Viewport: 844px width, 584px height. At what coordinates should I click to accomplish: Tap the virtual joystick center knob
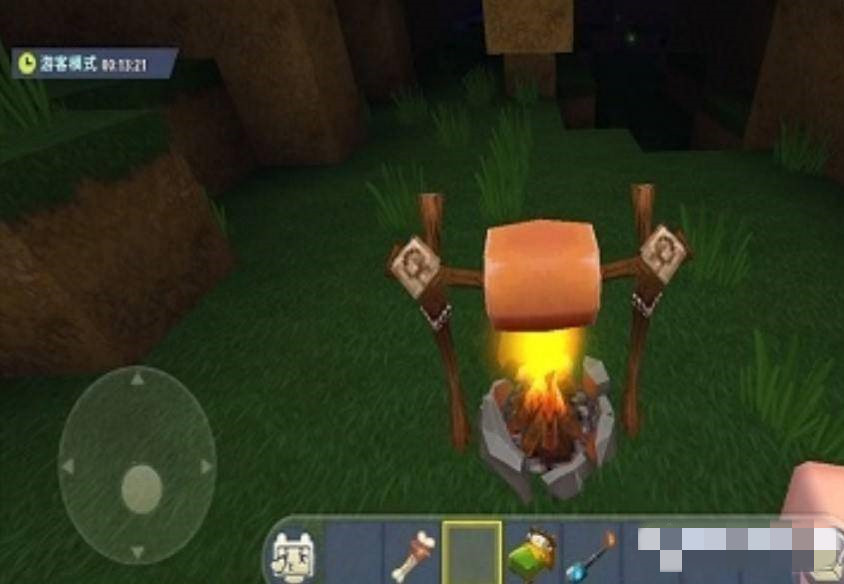pyautogui.click(x=142, y=489)
